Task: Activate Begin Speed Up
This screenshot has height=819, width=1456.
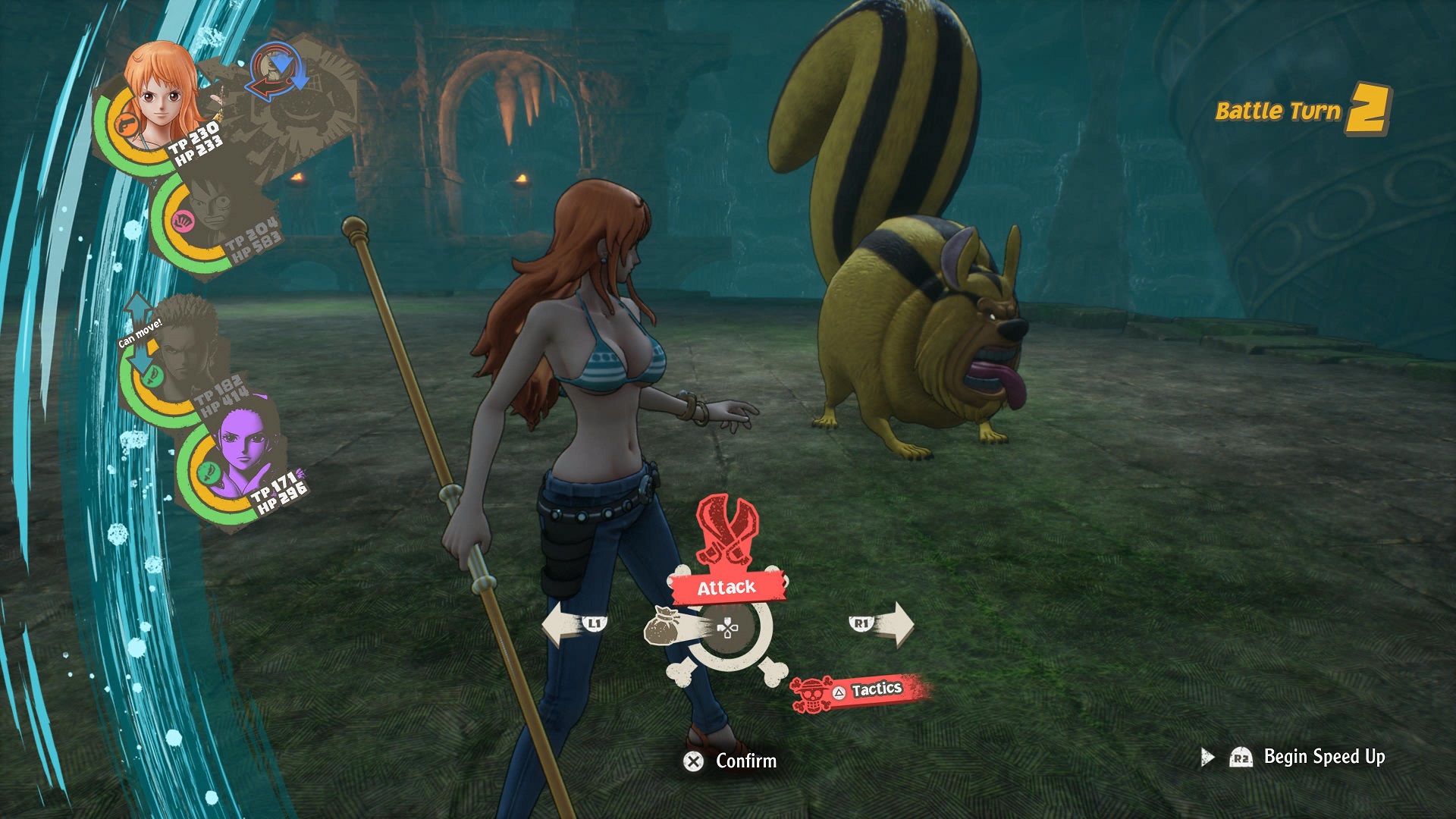Action: coord(1323,757)
